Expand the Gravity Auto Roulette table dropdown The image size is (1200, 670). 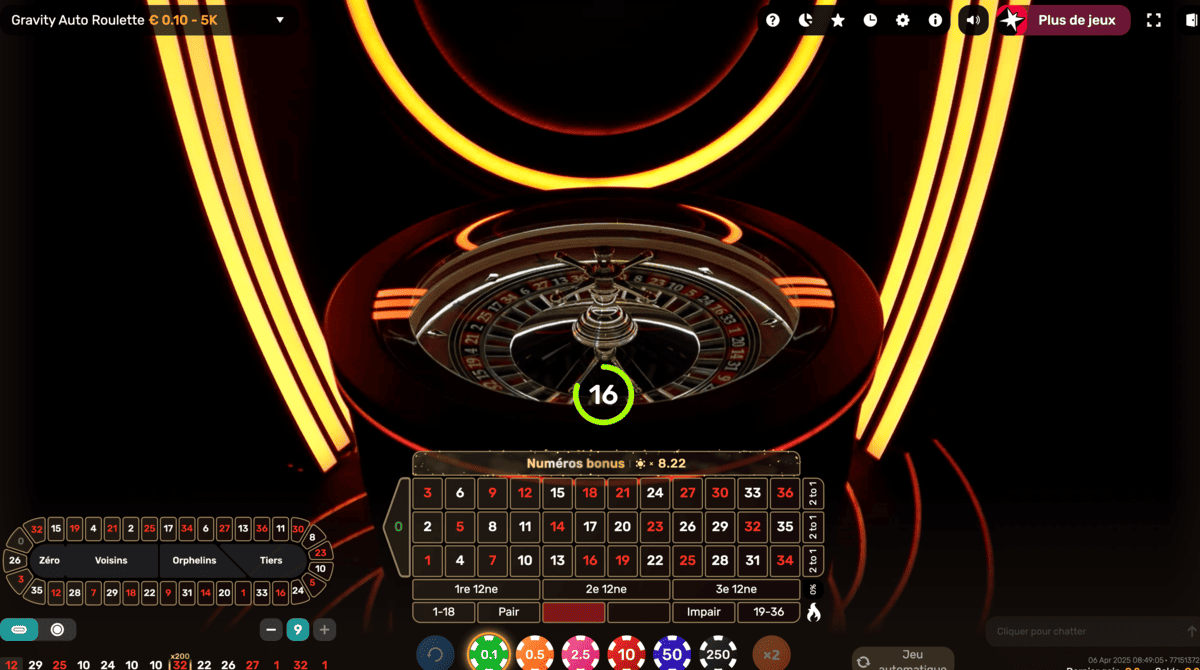(x=280, y=20)
